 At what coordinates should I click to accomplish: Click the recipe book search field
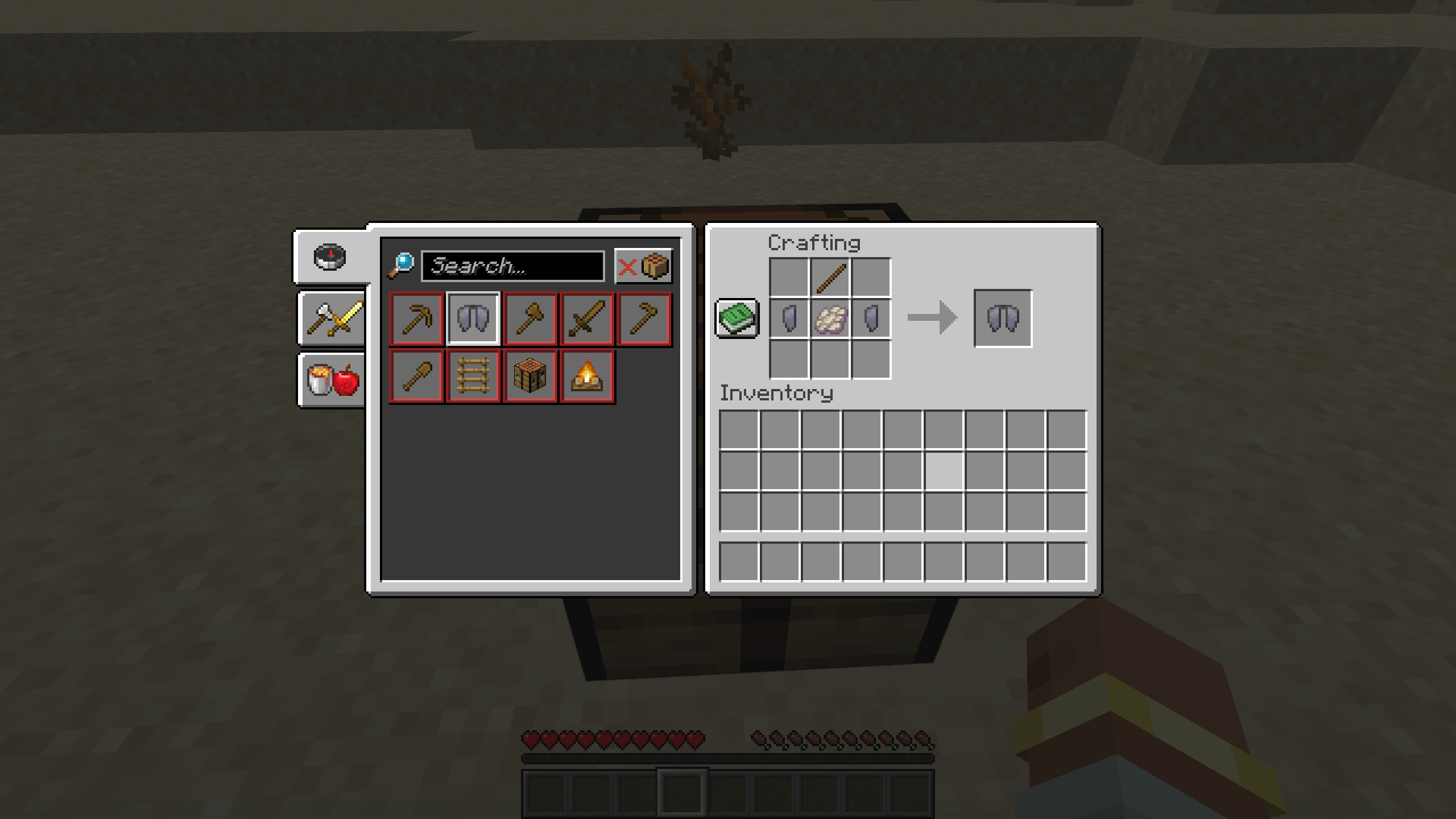[512, 266]
